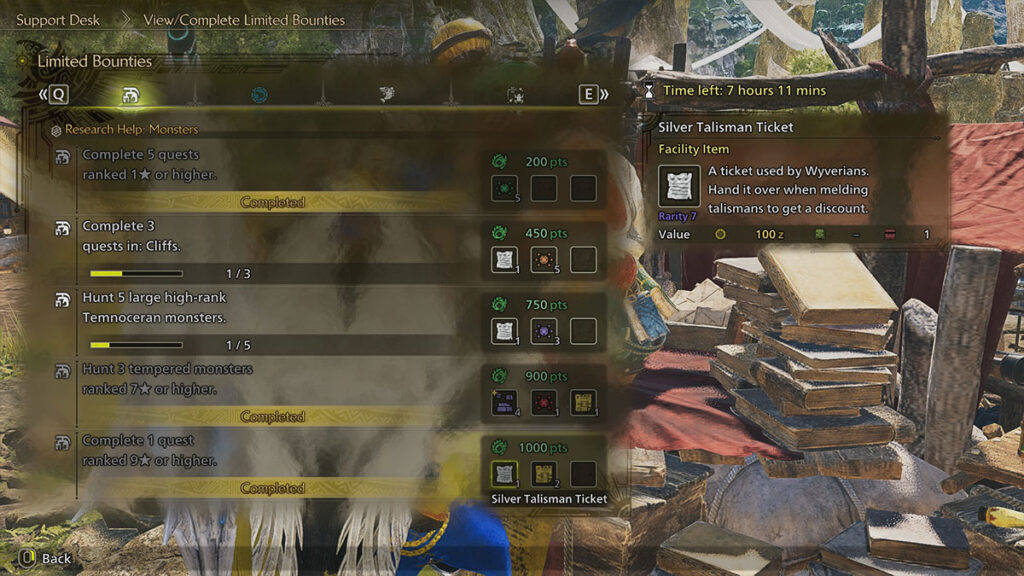
Task: Select the dark blue reward item in 900 pts row
Action: pos(505,403)
